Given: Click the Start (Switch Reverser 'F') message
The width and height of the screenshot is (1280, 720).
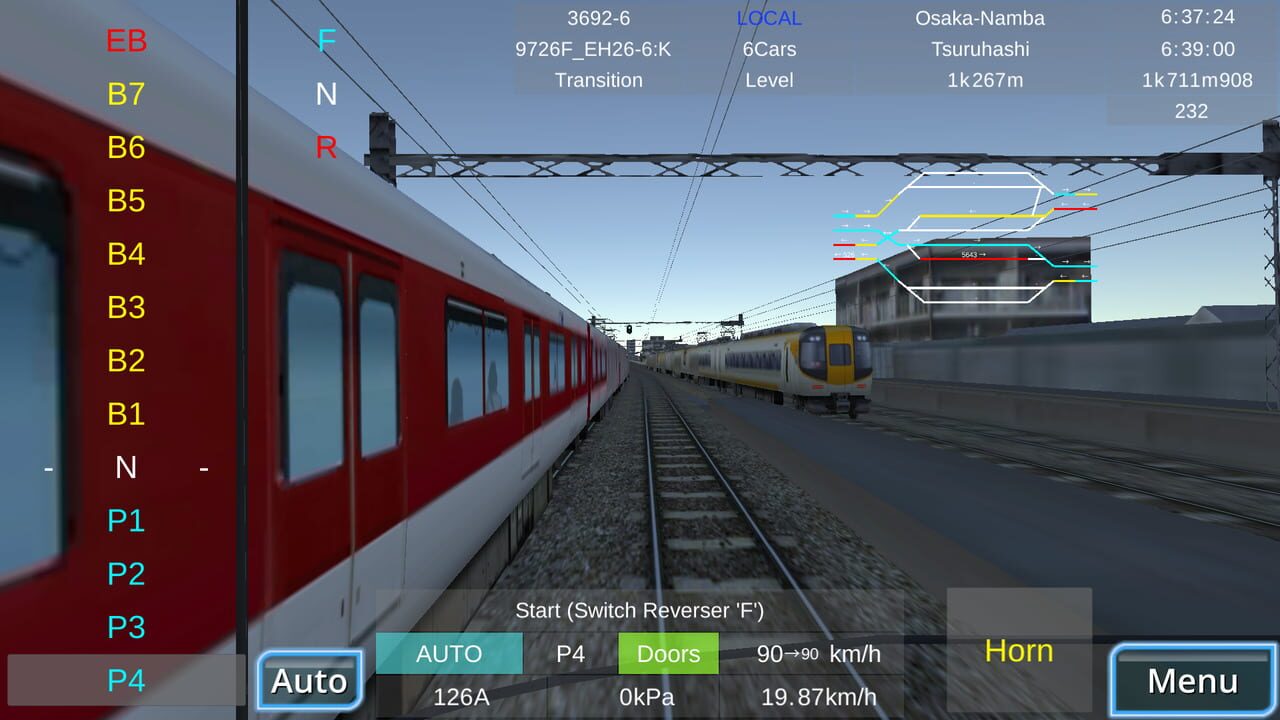Looking at the screenshot, I should pos(640,610).
